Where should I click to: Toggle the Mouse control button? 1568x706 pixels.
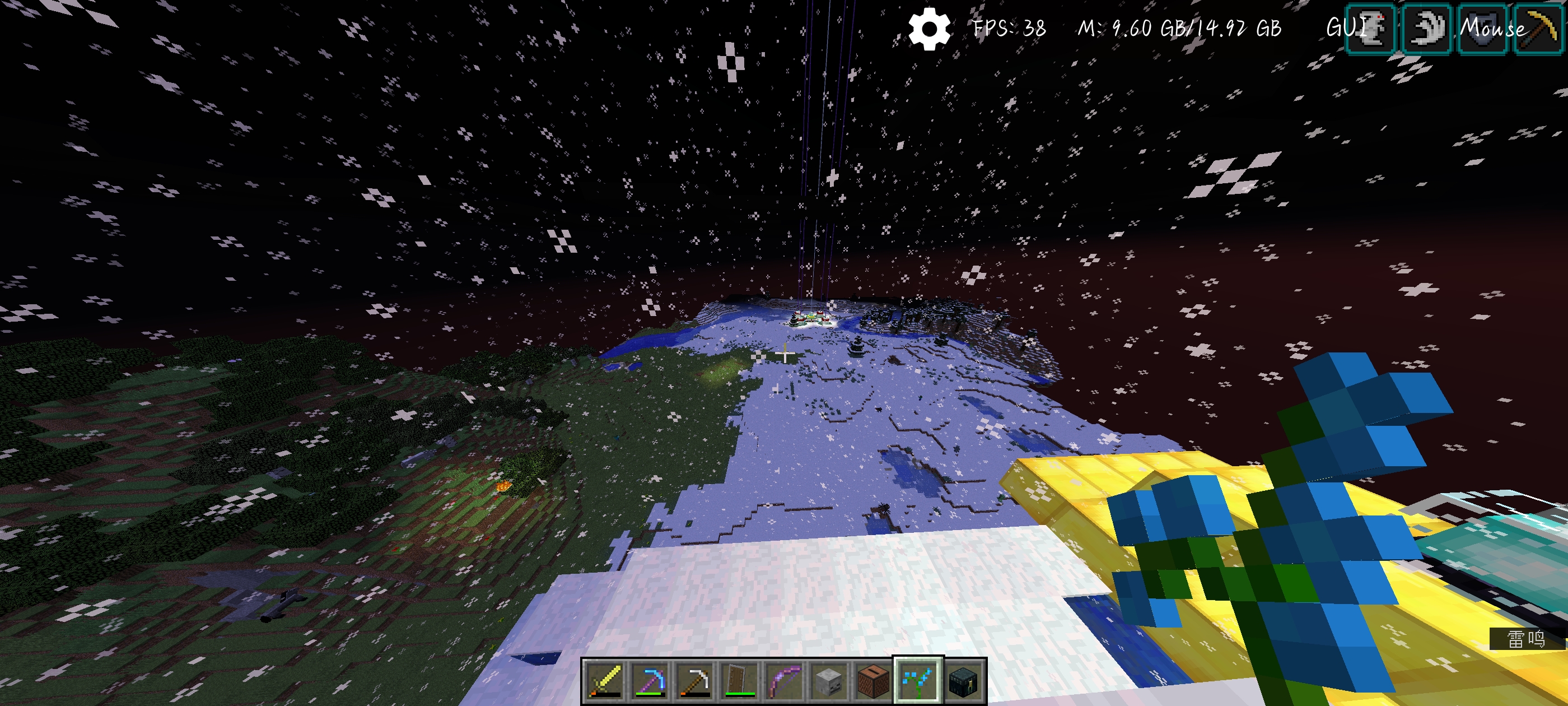pyautogui.click(x=1491, y=28)
